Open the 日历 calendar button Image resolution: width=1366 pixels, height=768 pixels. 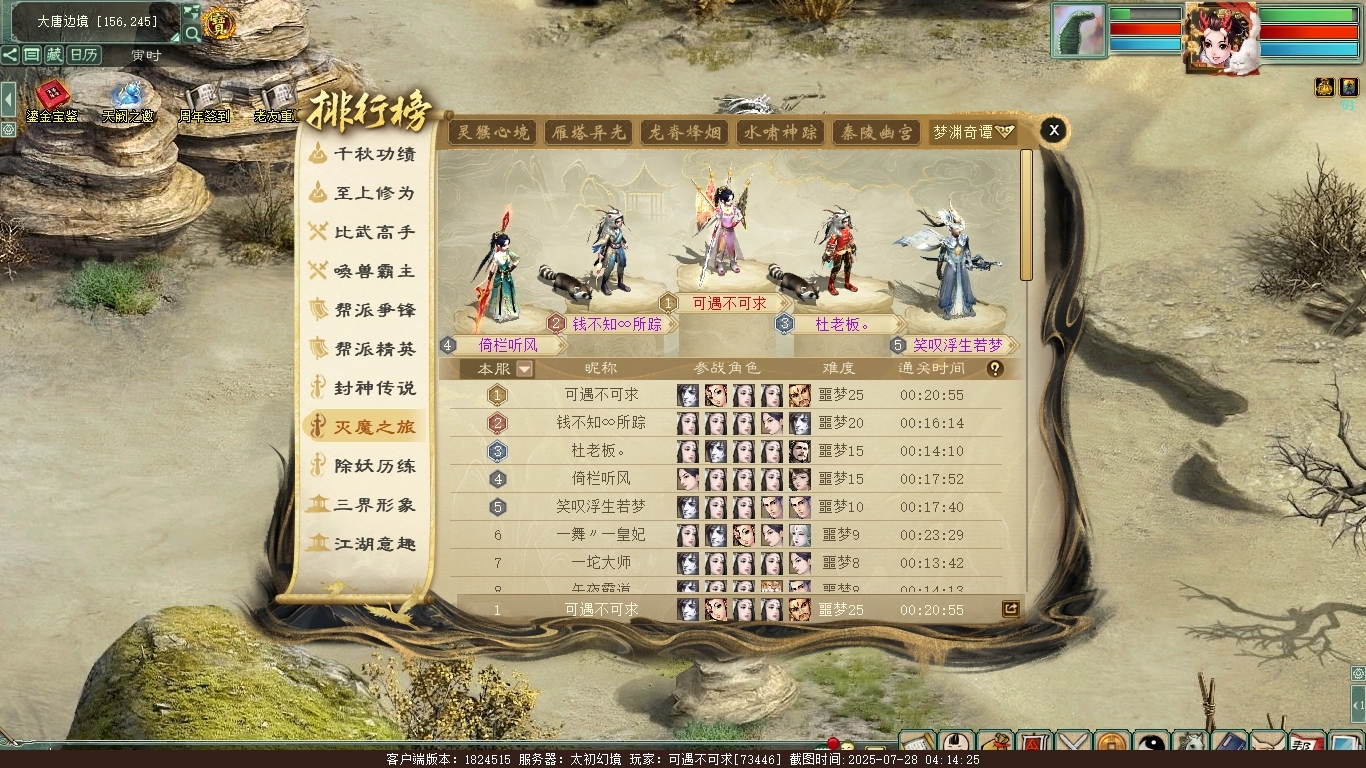click(x=84, y=55)
